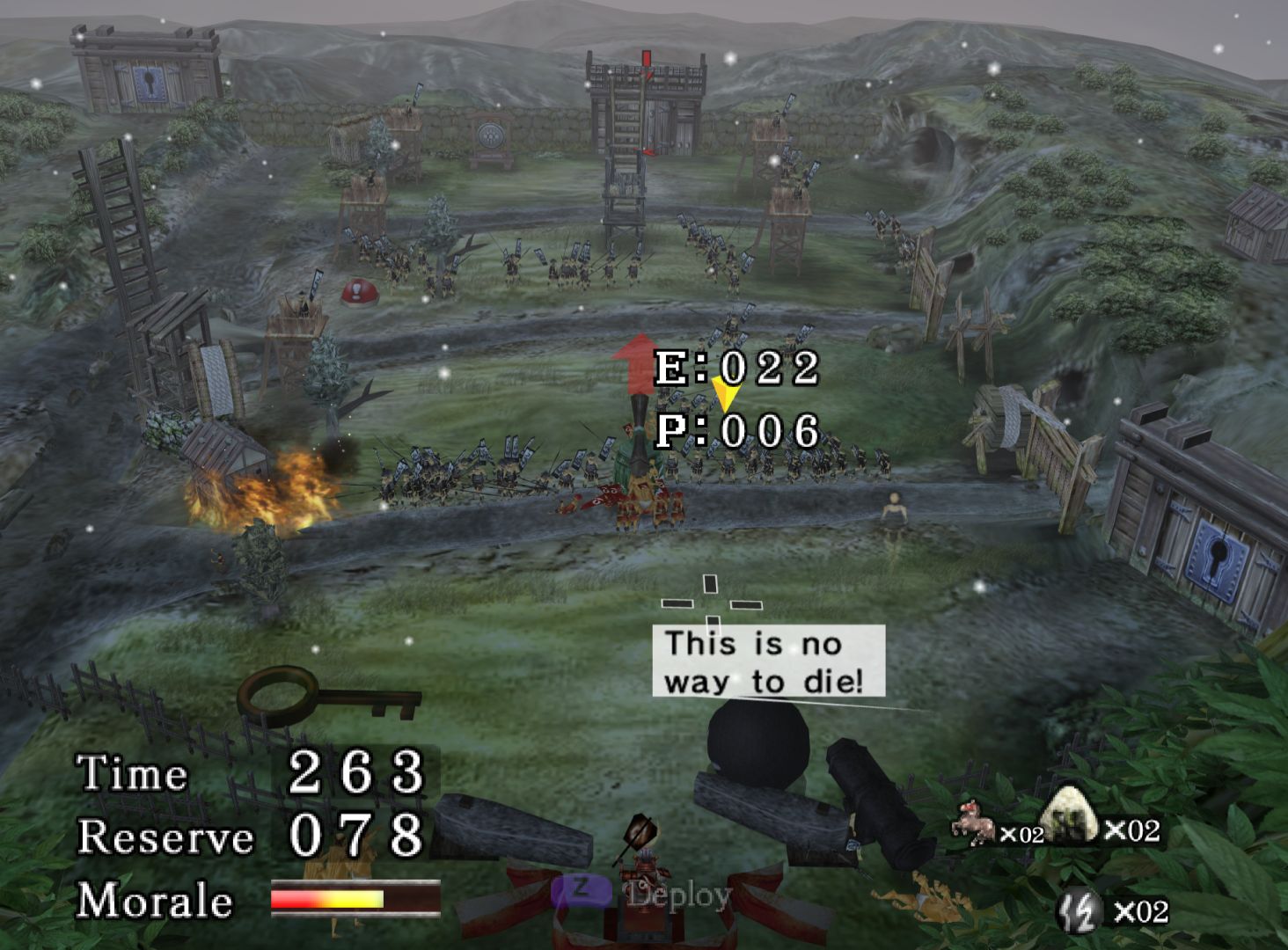Select the horse item icon

click(975, 824)
